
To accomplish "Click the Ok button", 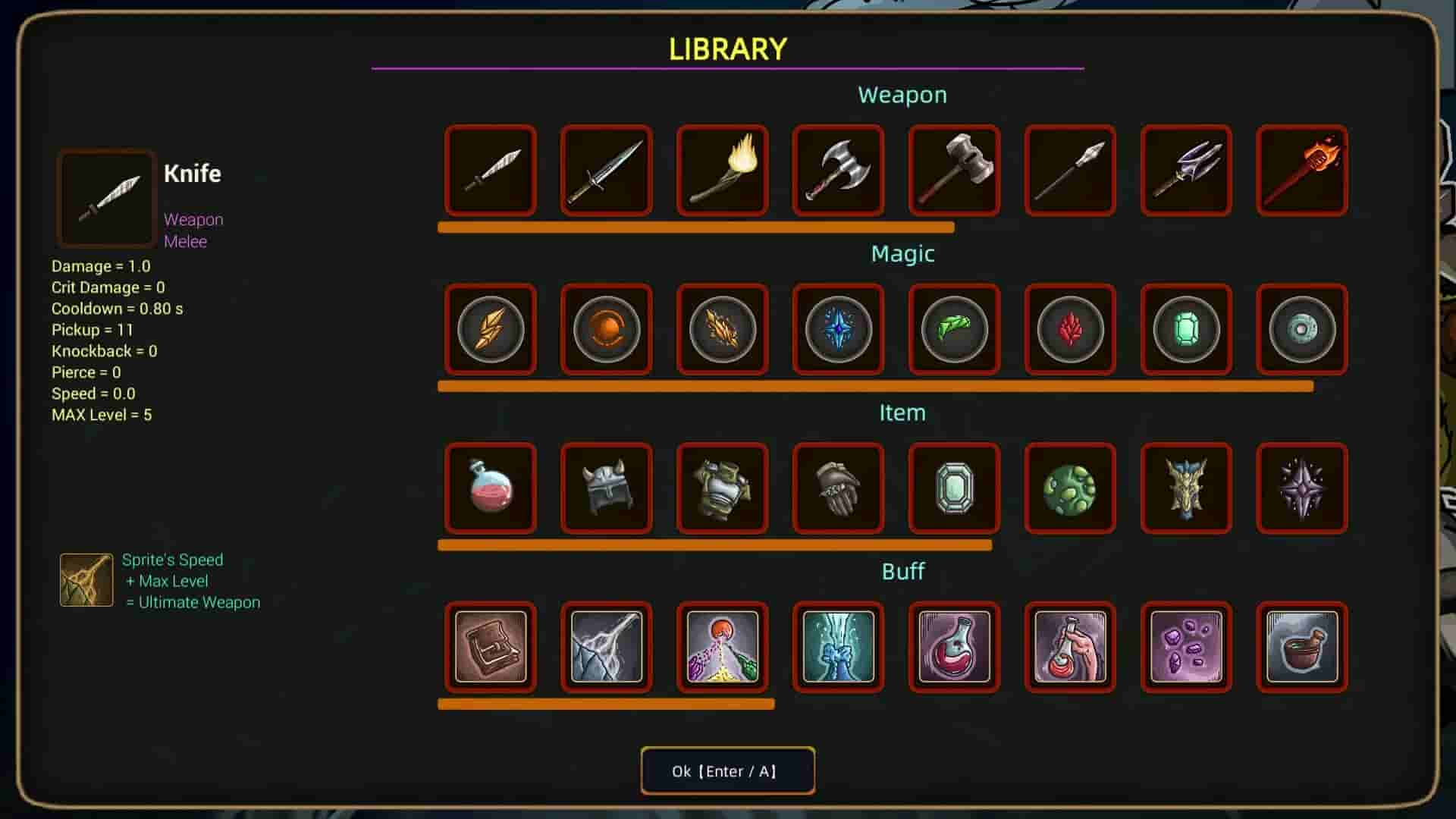I will [x=727, y=770].
